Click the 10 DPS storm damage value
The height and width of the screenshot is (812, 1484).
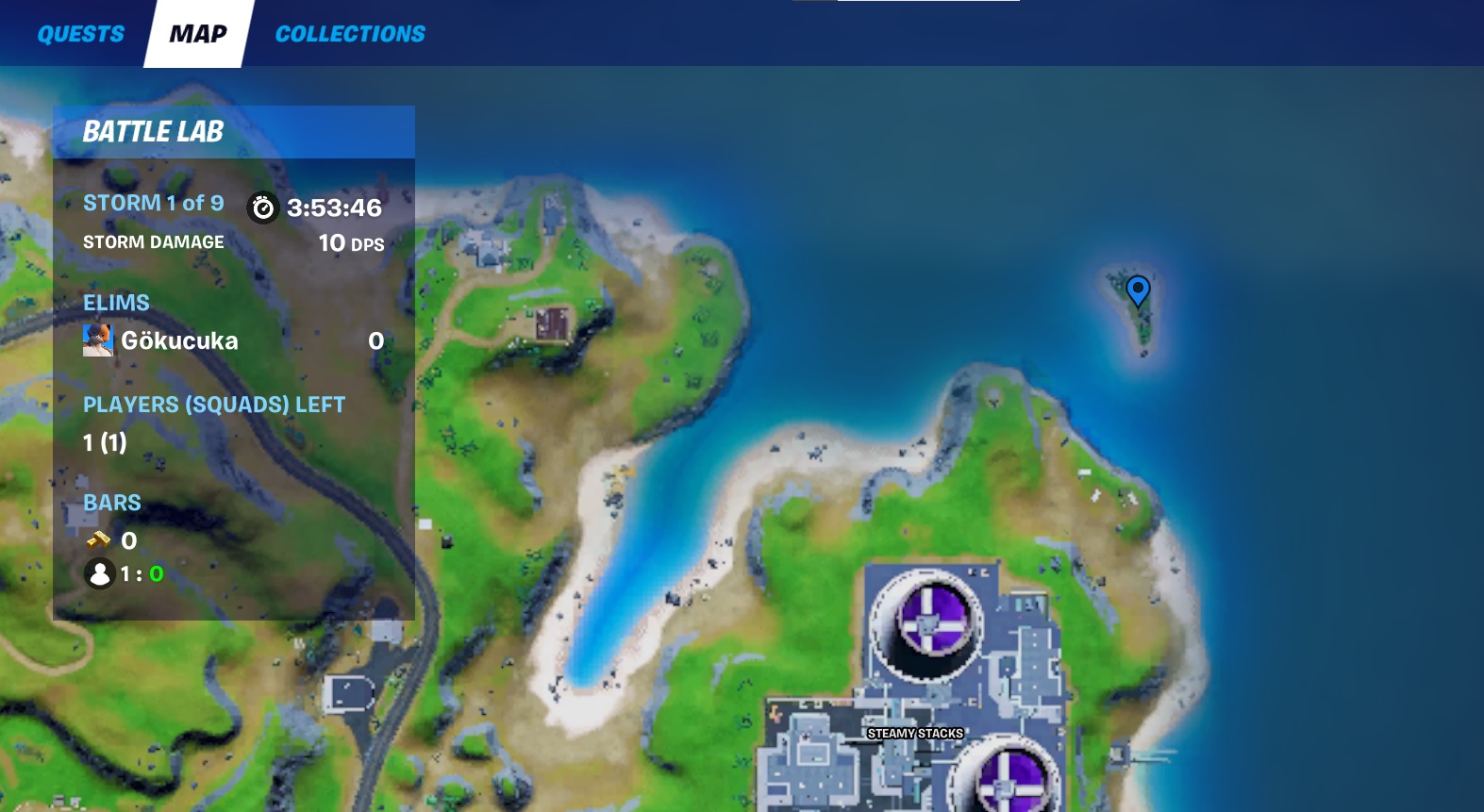(x=349, y=242)
